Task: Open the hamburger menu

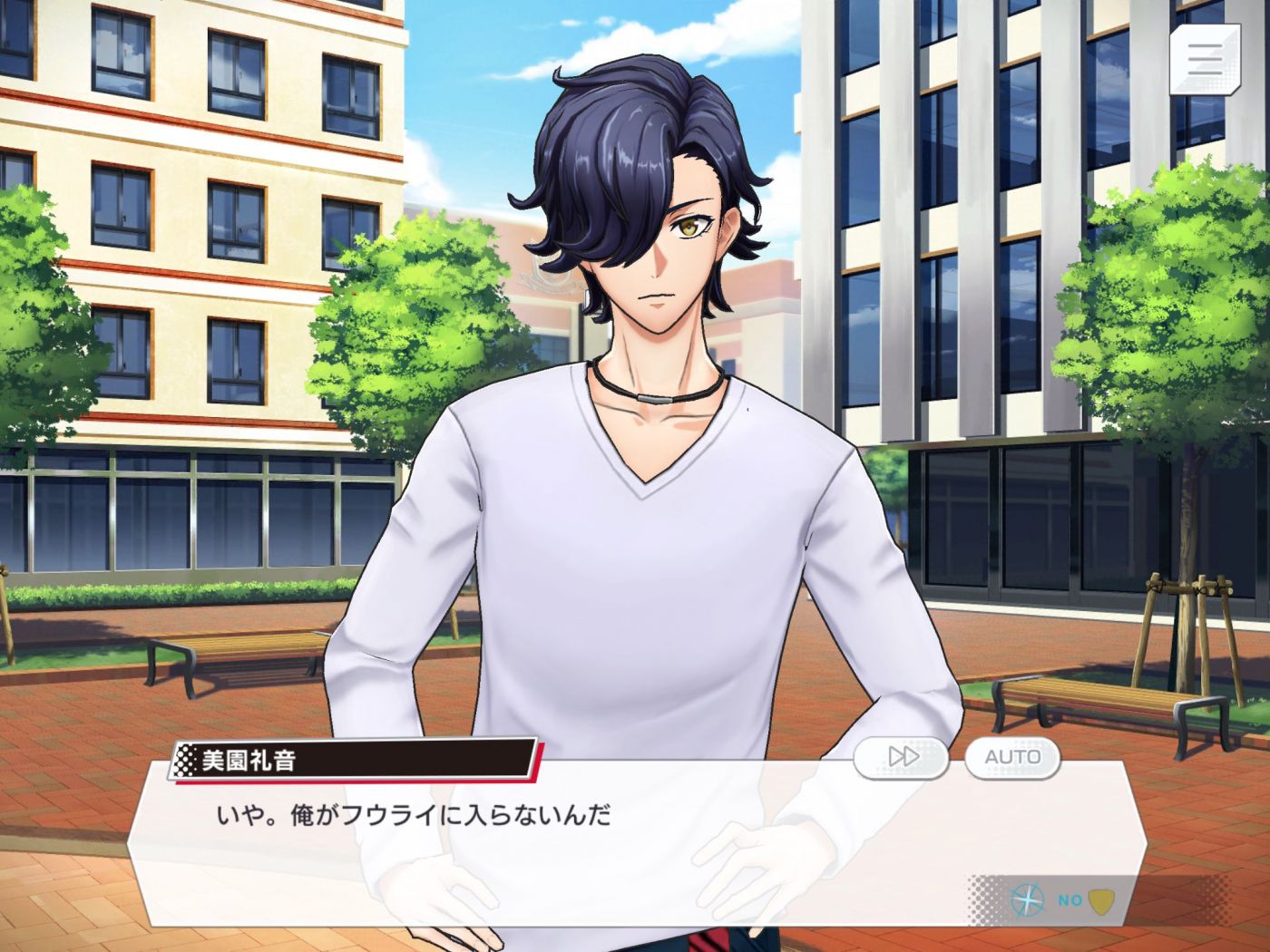Action: (1205, 58)
